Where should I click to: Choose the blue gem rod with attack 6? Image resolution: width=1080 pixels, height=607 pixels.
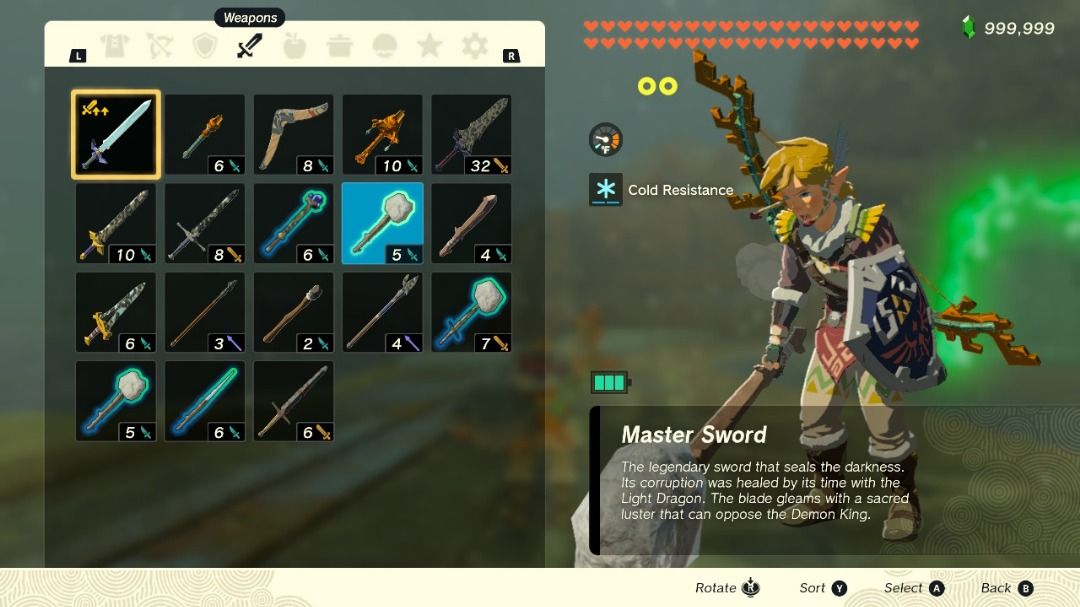293,223
